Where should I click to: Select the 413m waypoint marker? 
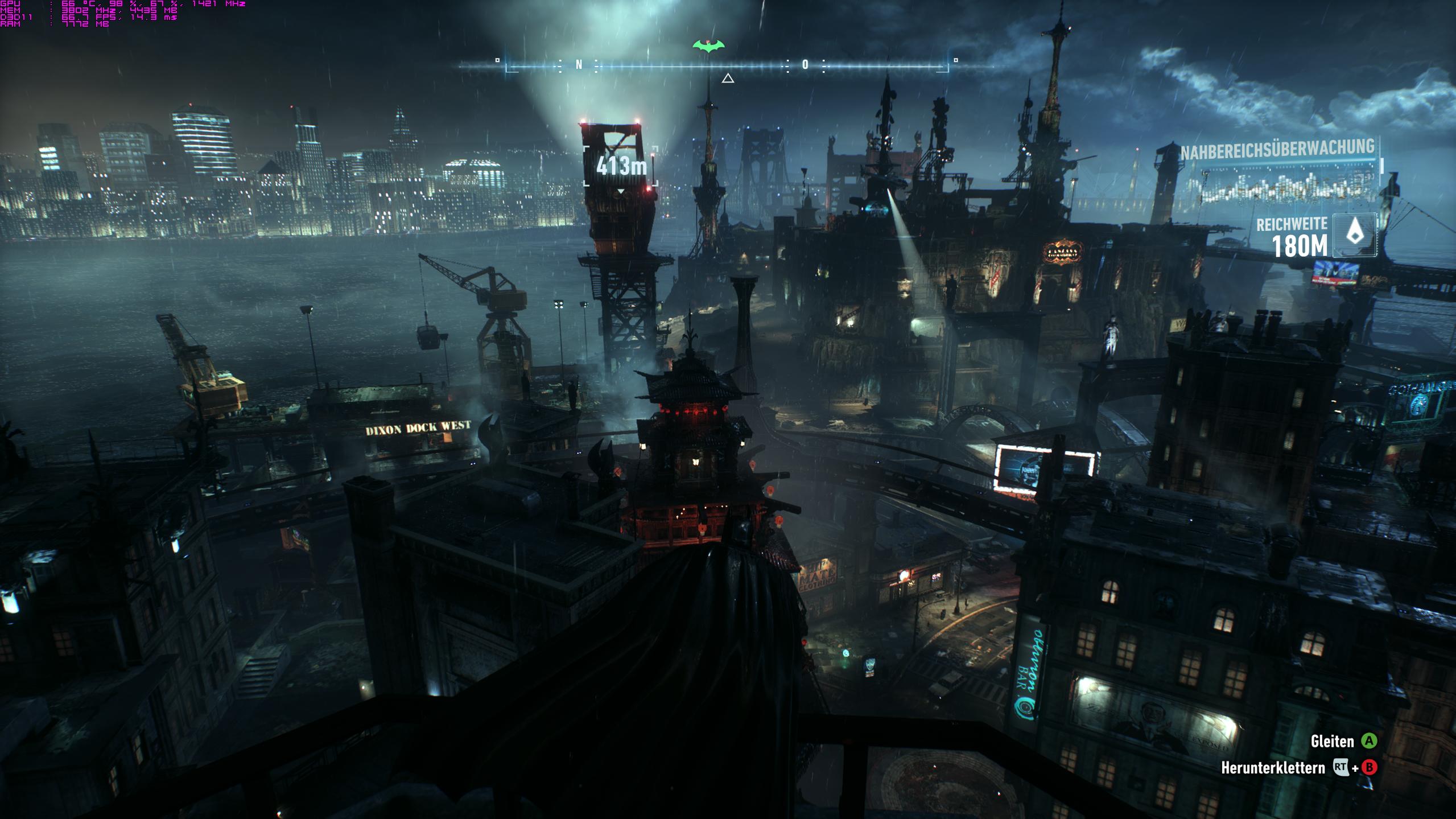point(621,166)
